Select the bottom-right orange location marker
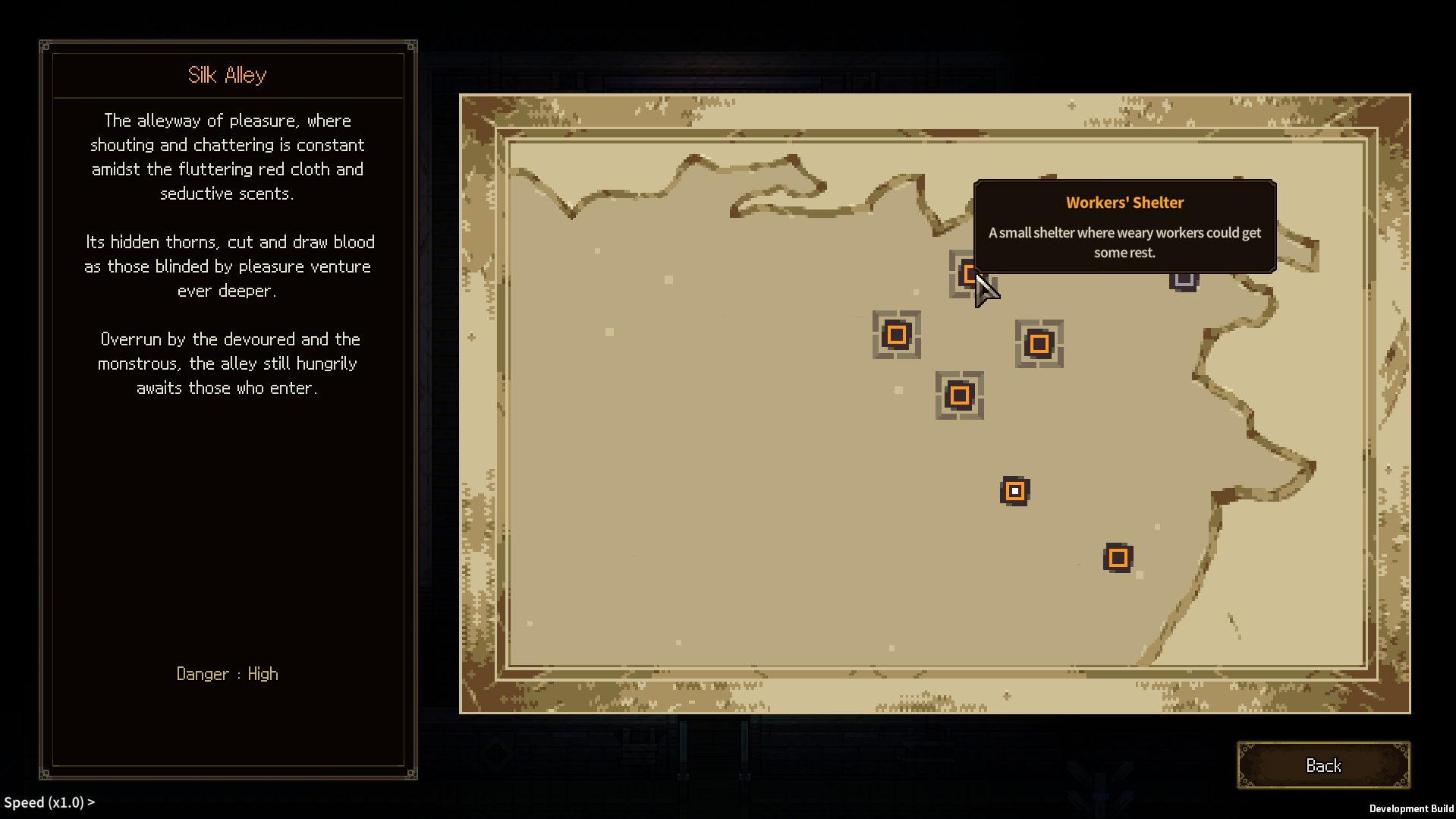The image size is (1456, 819). pos(1118,557)
